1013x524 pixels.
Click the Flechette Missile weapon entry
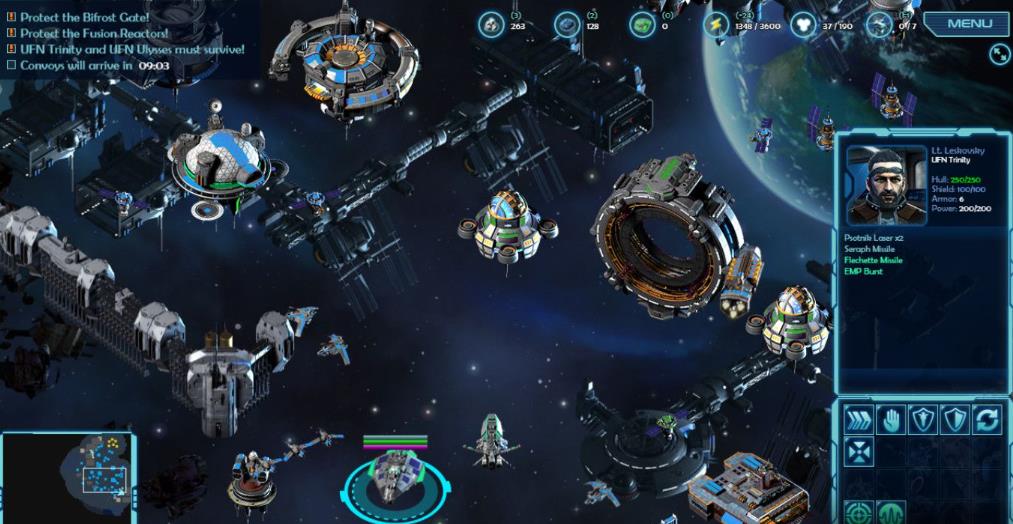873,260
